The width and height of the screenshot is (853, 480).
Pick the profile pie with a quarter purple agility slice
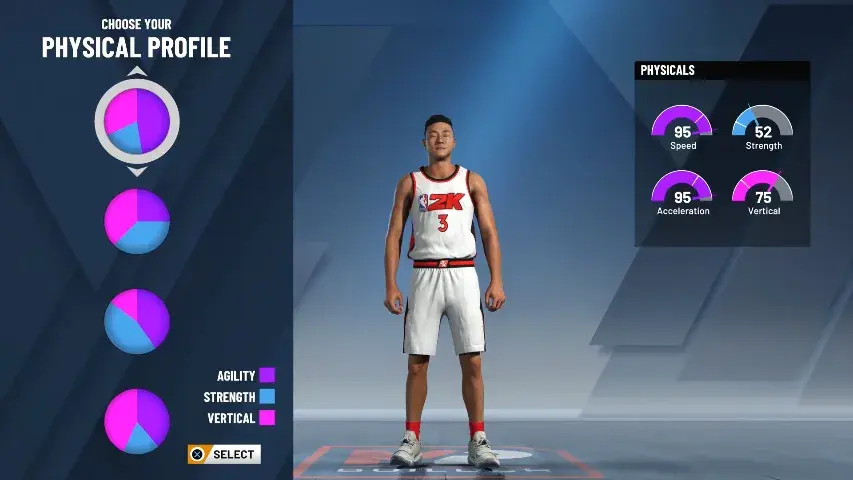click(x=137, y=221)
